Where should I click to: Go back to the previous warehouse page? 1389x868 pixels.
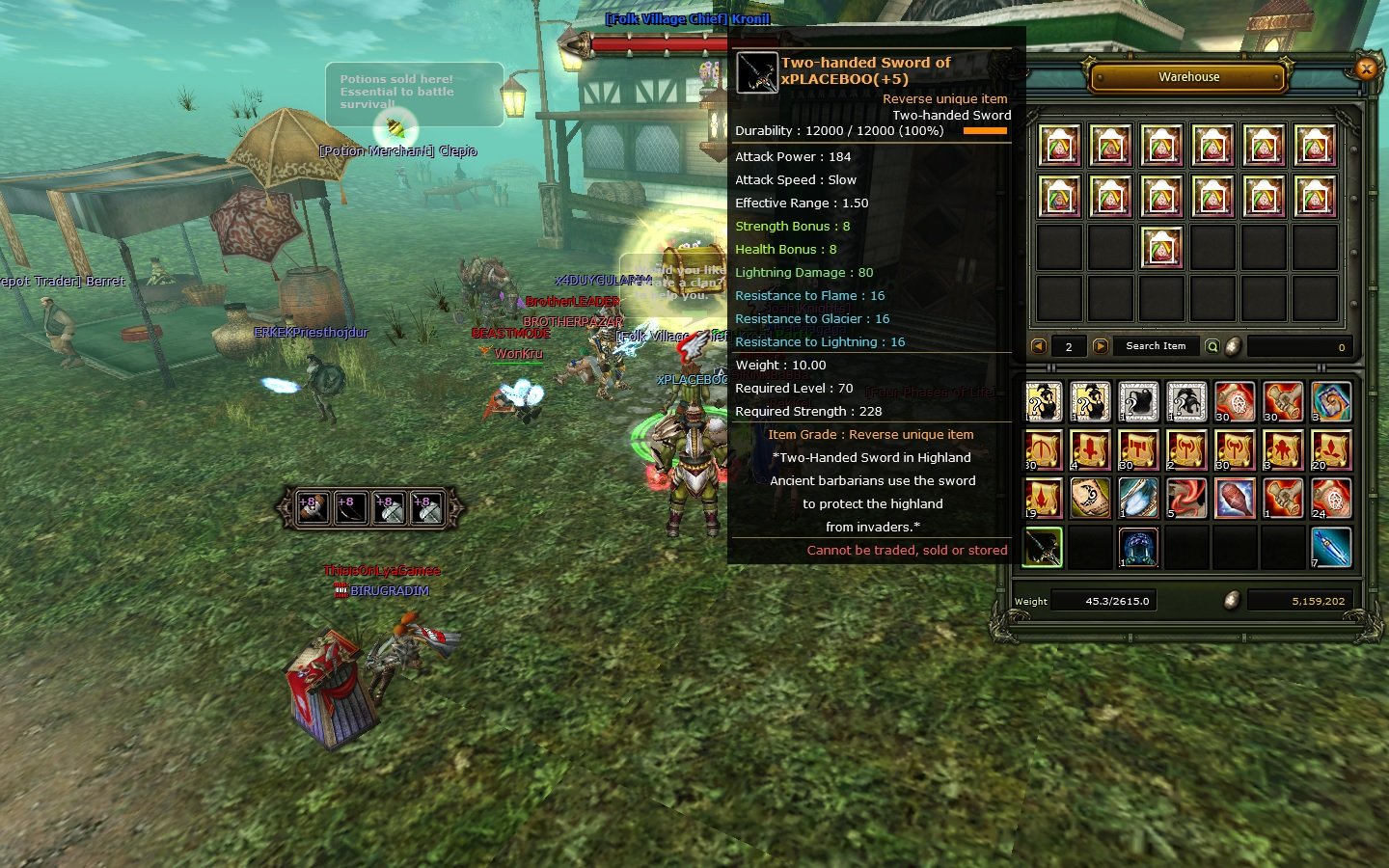(1039, 345)
